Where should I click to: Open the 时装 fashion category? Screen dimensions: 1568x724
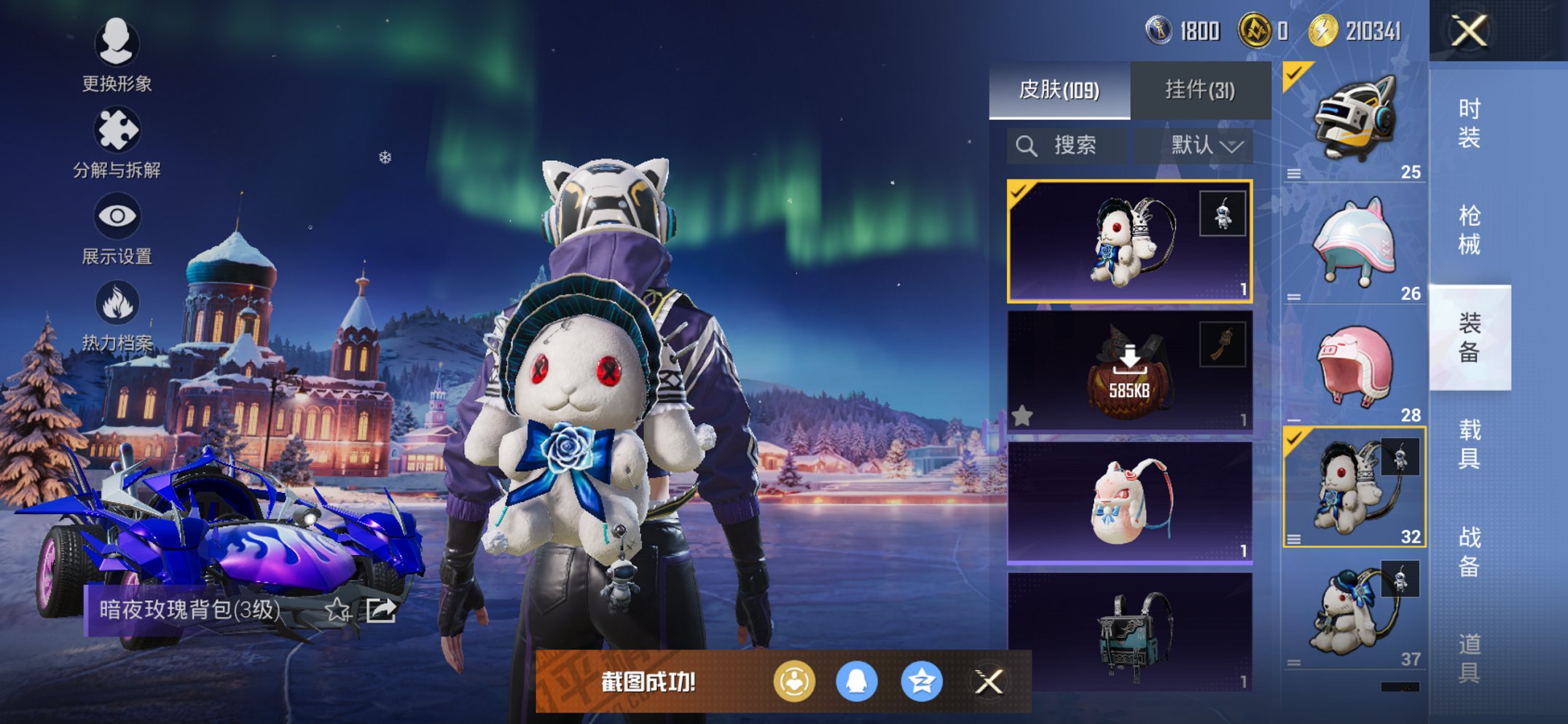coord(1469,124)
